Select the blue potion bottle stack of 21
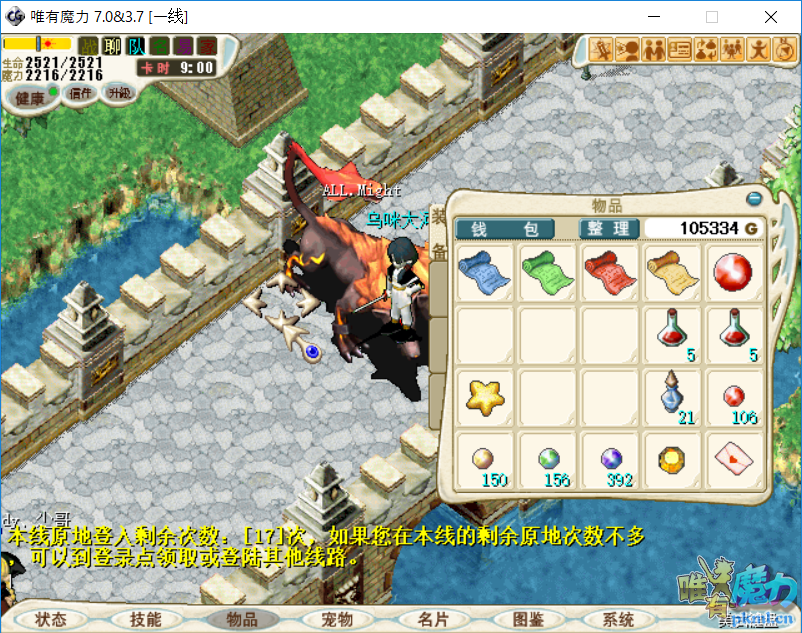Screen dimensions: 802x633 click(672, 395)
